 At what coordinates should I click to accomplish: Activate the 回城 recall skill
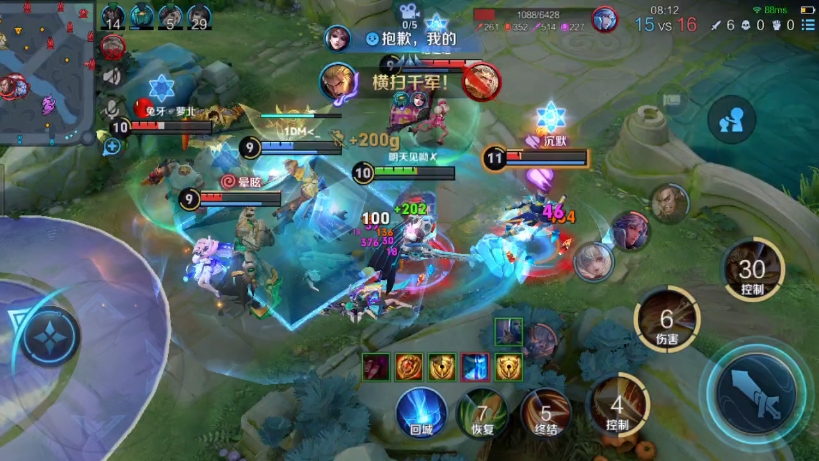(x=421, y=413)
